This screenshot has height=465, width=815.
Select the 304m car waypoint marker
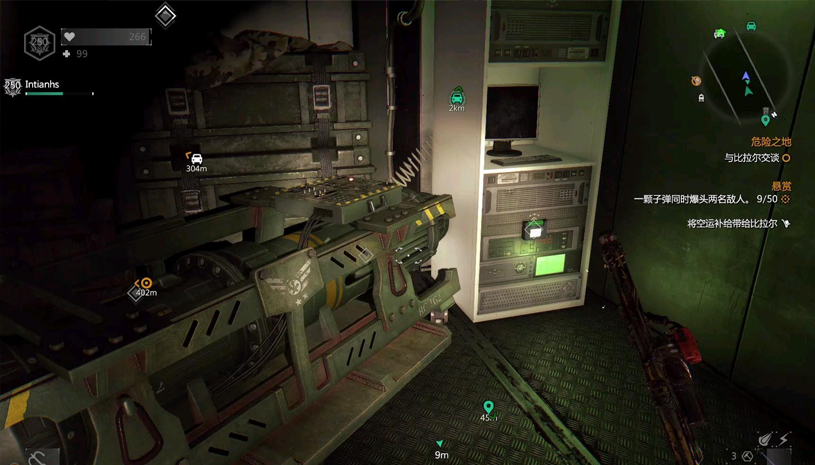click(196, 158)
